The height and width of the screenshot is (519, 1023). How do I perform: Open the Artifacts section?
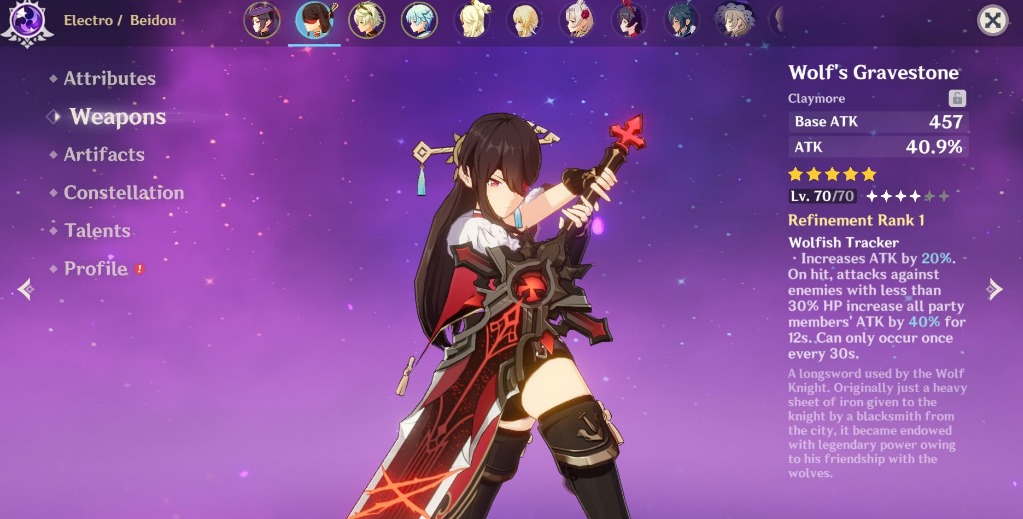104,155
